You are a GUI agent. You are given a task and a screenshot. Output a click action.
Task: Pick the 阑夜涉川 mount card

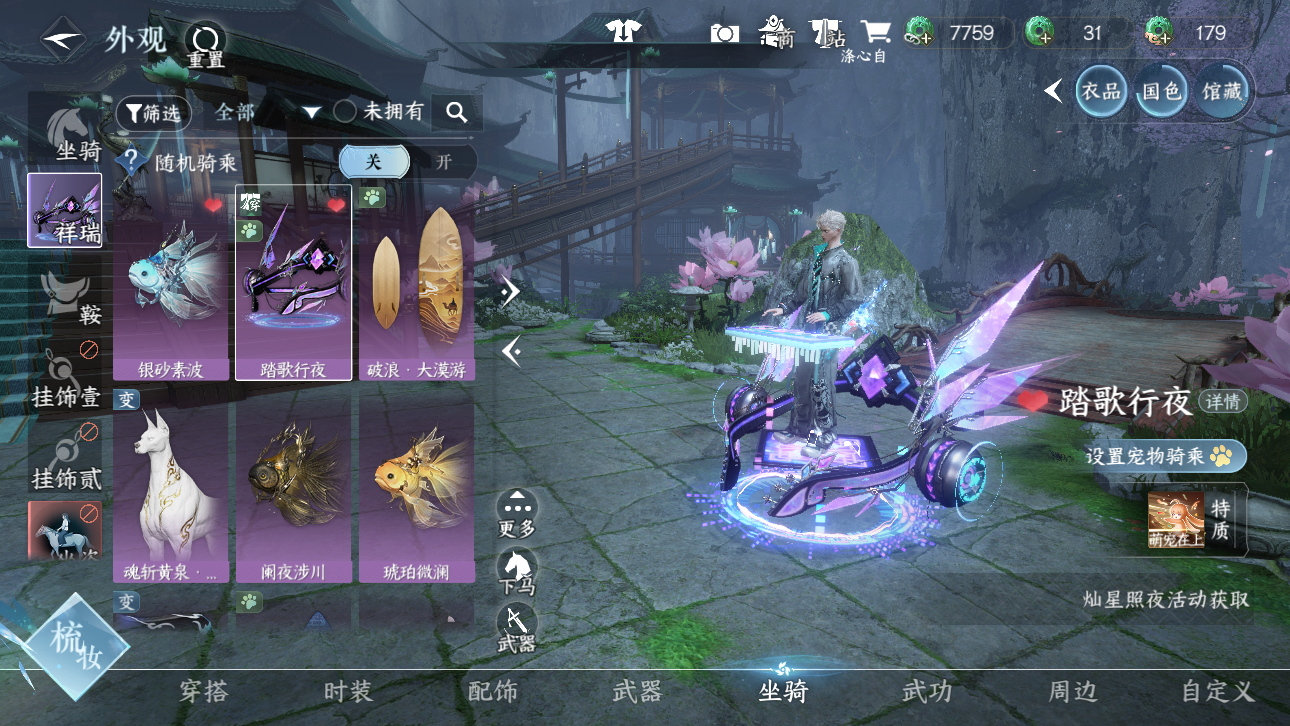294,493
